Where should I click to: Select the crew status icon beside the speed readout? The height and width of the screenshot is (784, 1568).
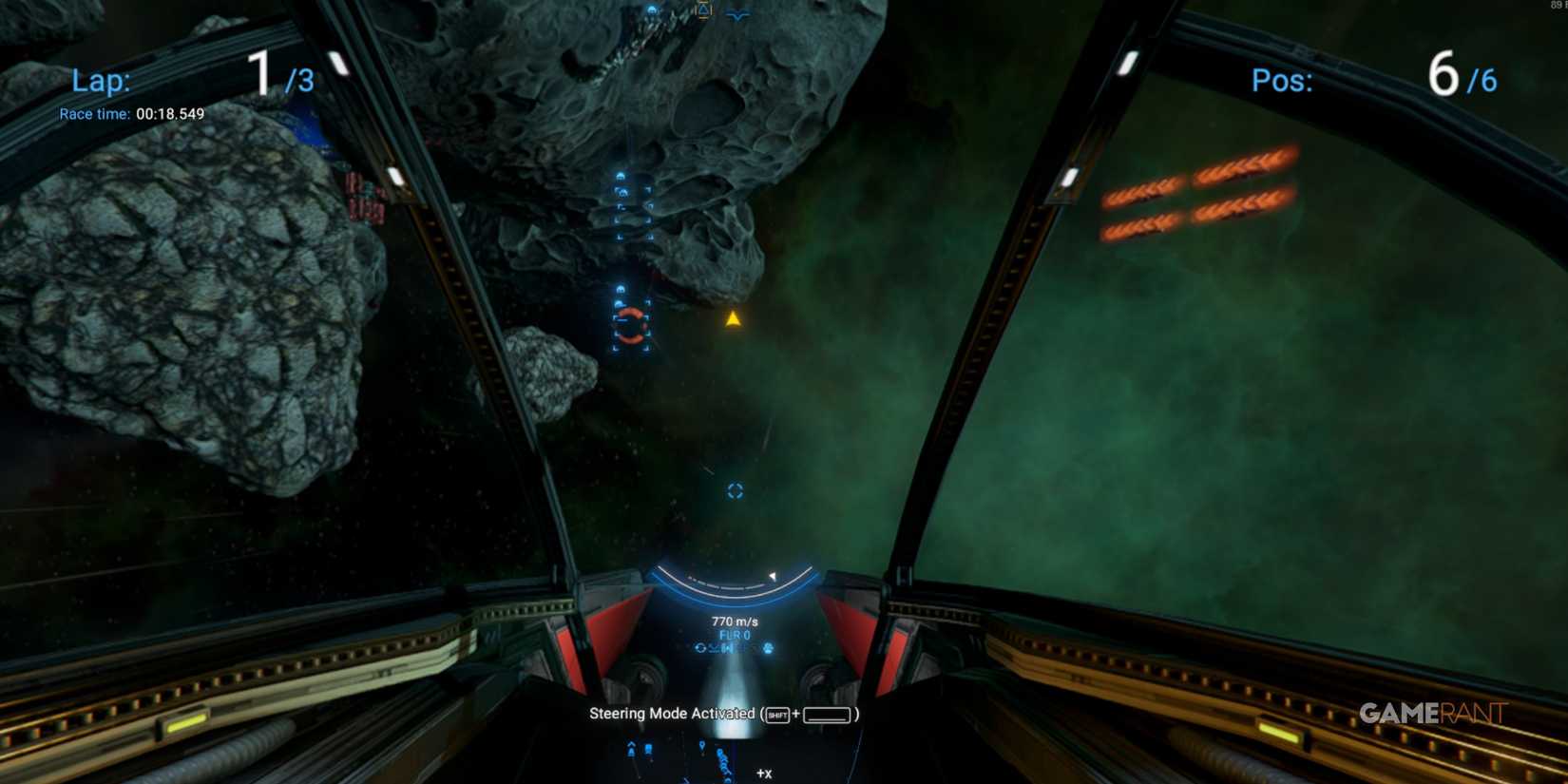point(767,648)
